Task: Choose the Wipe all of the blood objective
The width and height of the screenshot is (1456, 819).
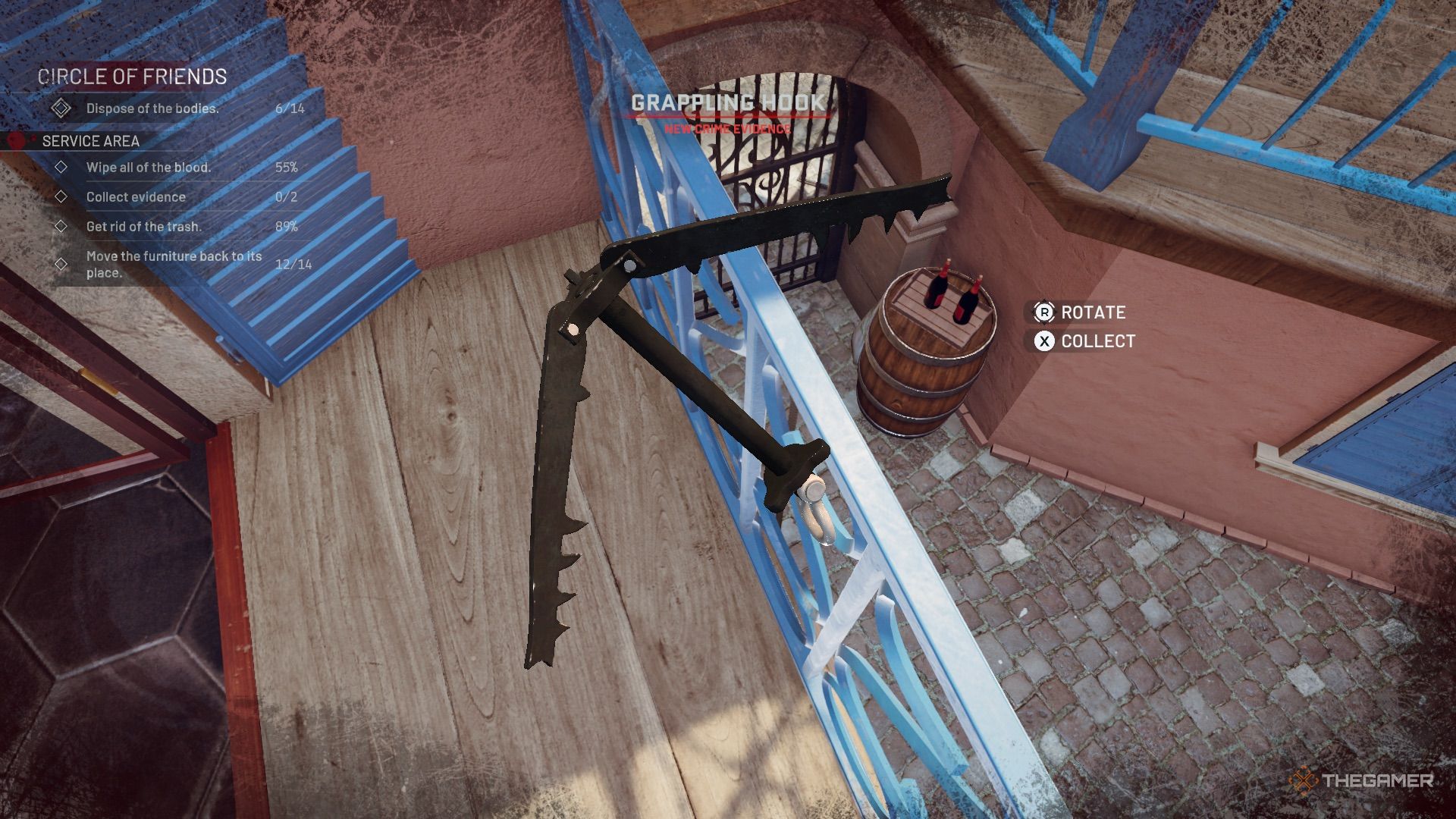Action: [x=149, y=168]
